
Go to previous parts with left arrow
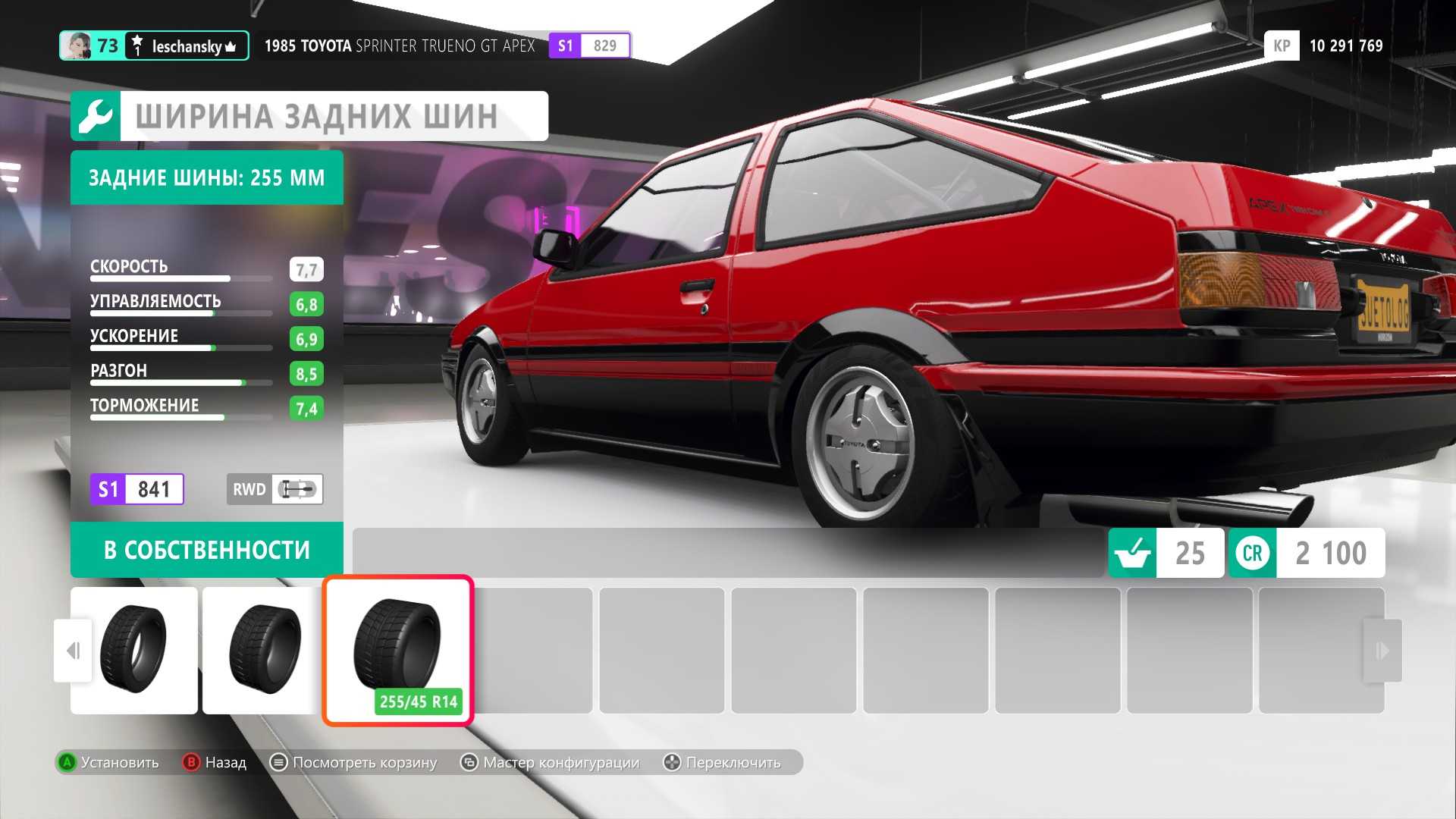pos(73,651)
